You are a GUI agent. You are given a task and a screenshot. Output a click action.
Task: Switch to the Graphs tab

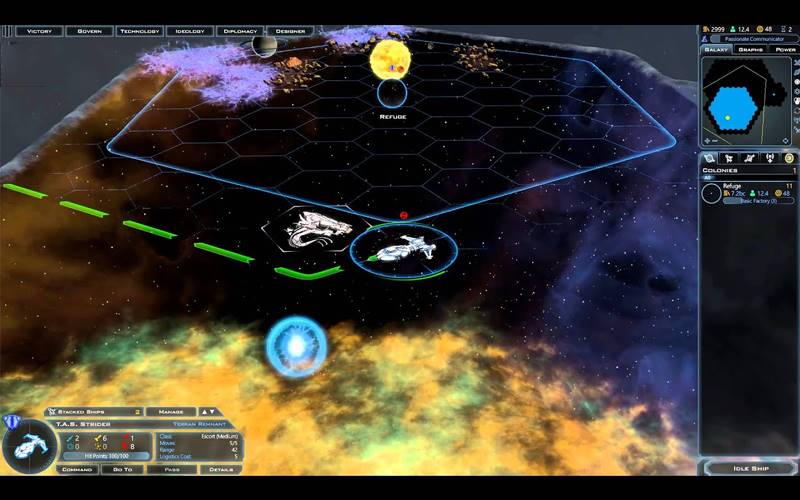751,49
